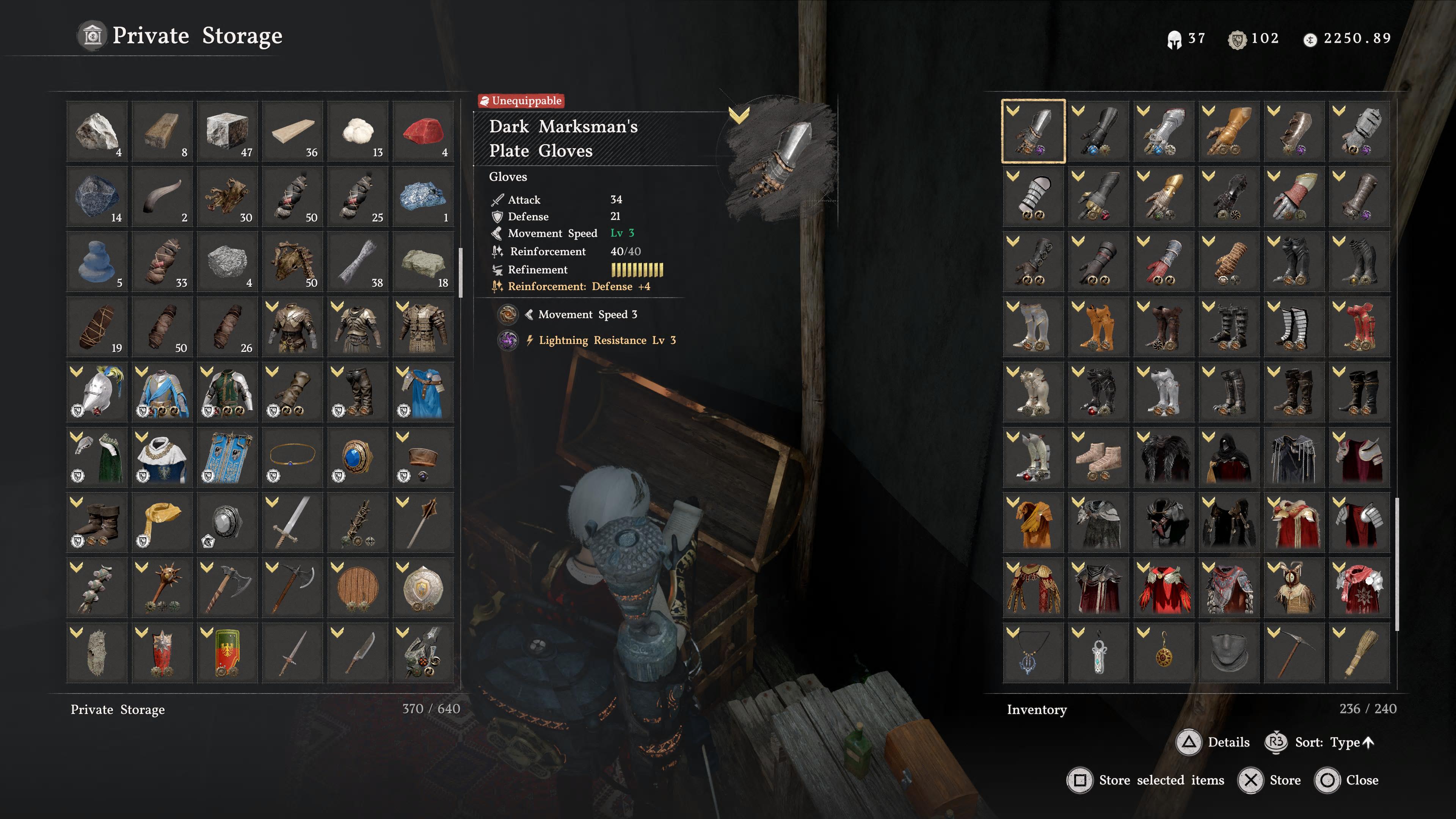This screenshot has width=1456, height=819.
Task: Choose the white plumed knight helmet
Action: coord(97,392)
